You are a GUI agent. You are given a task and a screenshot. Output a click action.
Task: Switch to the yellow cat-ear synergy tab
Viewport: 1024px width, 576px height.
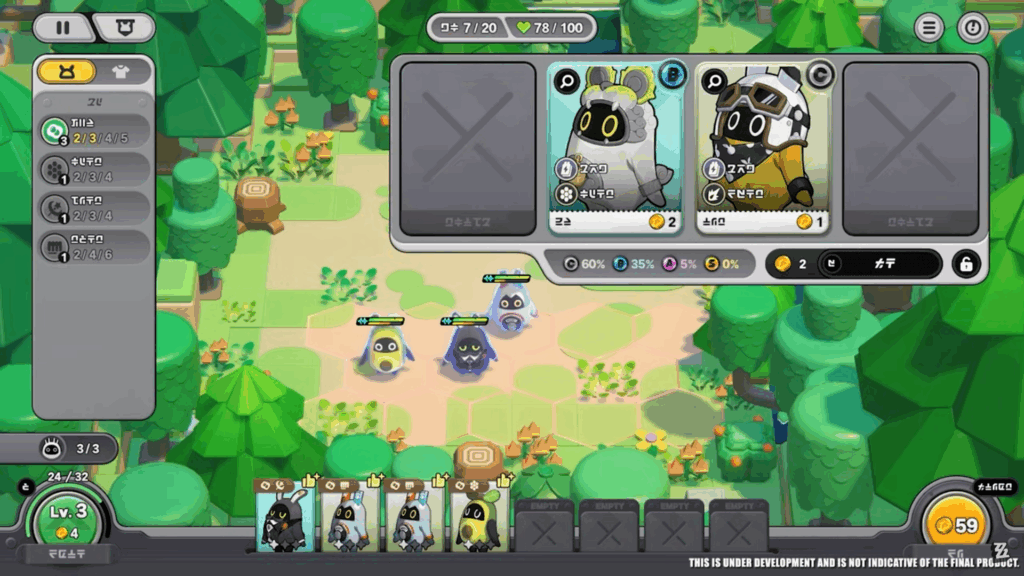pos(67,72)
